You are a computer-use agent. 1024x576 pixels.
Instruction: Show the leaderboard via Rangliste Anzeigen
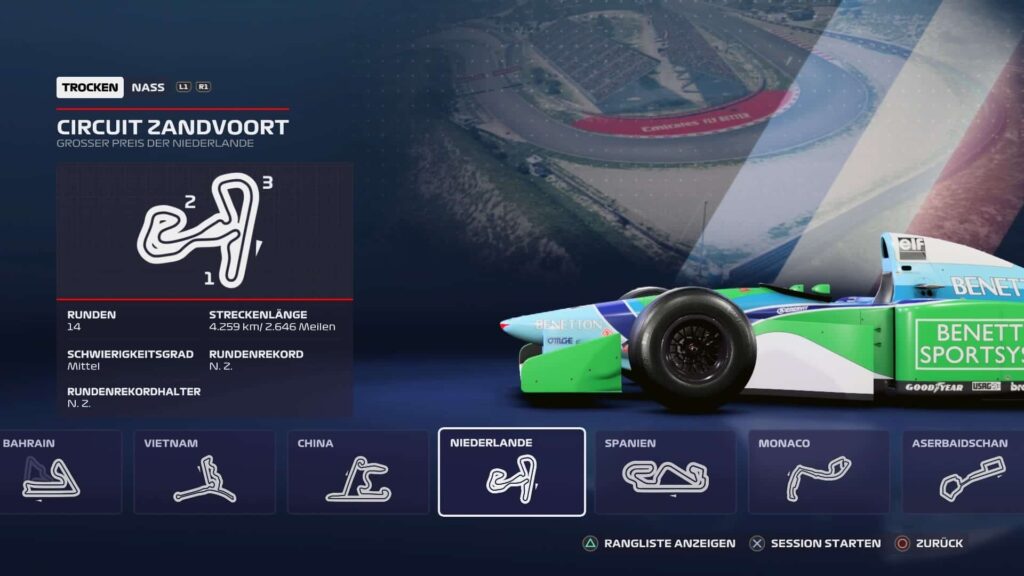(660, 543)
